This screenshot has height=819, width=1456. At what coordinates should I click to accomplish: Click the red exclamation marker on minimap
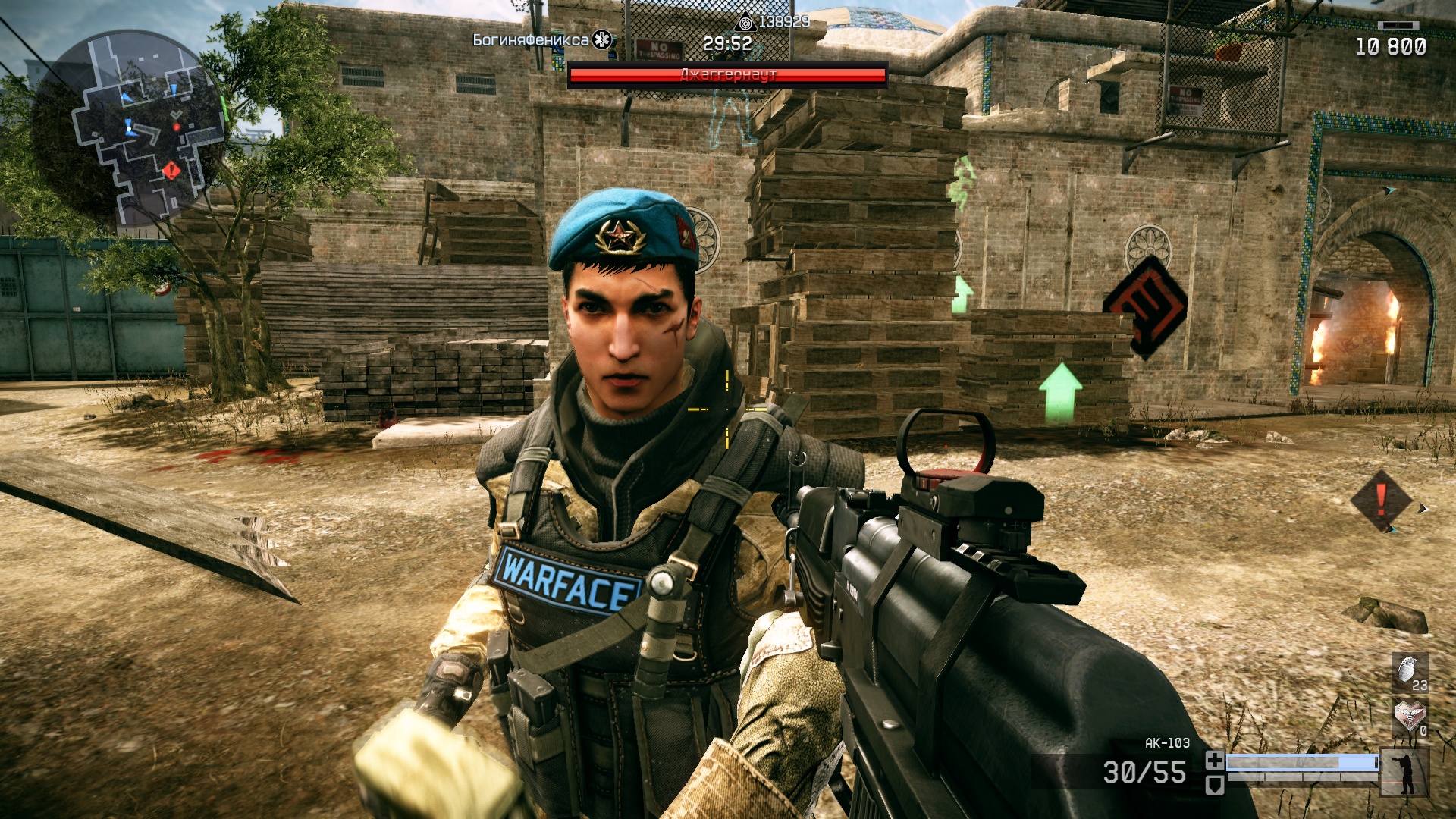172,170
